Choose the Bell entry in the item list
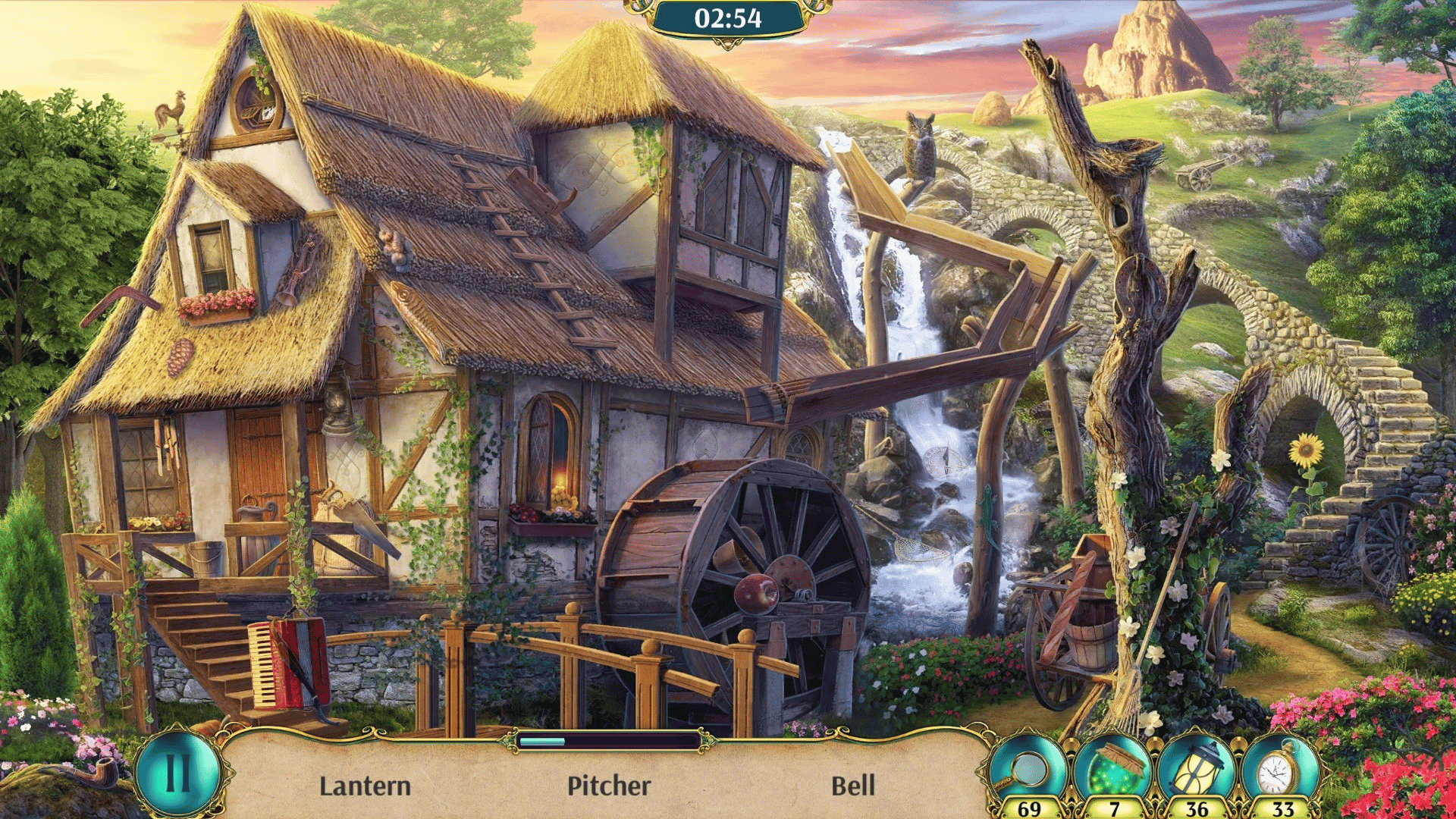 click(x=853, y=786)
